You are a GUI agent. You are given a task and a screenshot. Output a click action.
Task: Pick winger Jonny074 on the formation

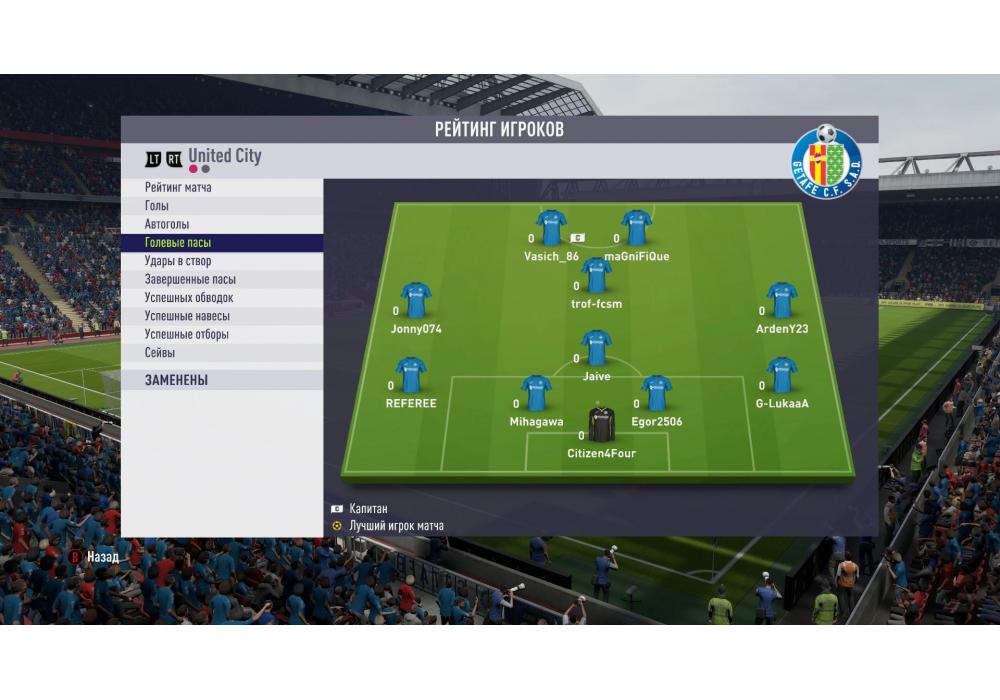point(415,300)
